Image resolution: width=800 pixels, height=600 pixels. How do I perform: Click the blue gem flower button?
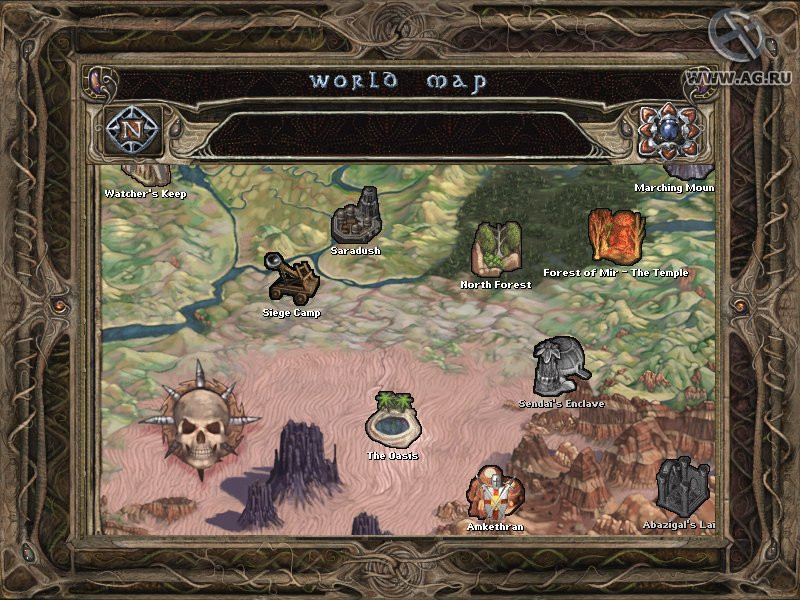[x=667, y=131]
